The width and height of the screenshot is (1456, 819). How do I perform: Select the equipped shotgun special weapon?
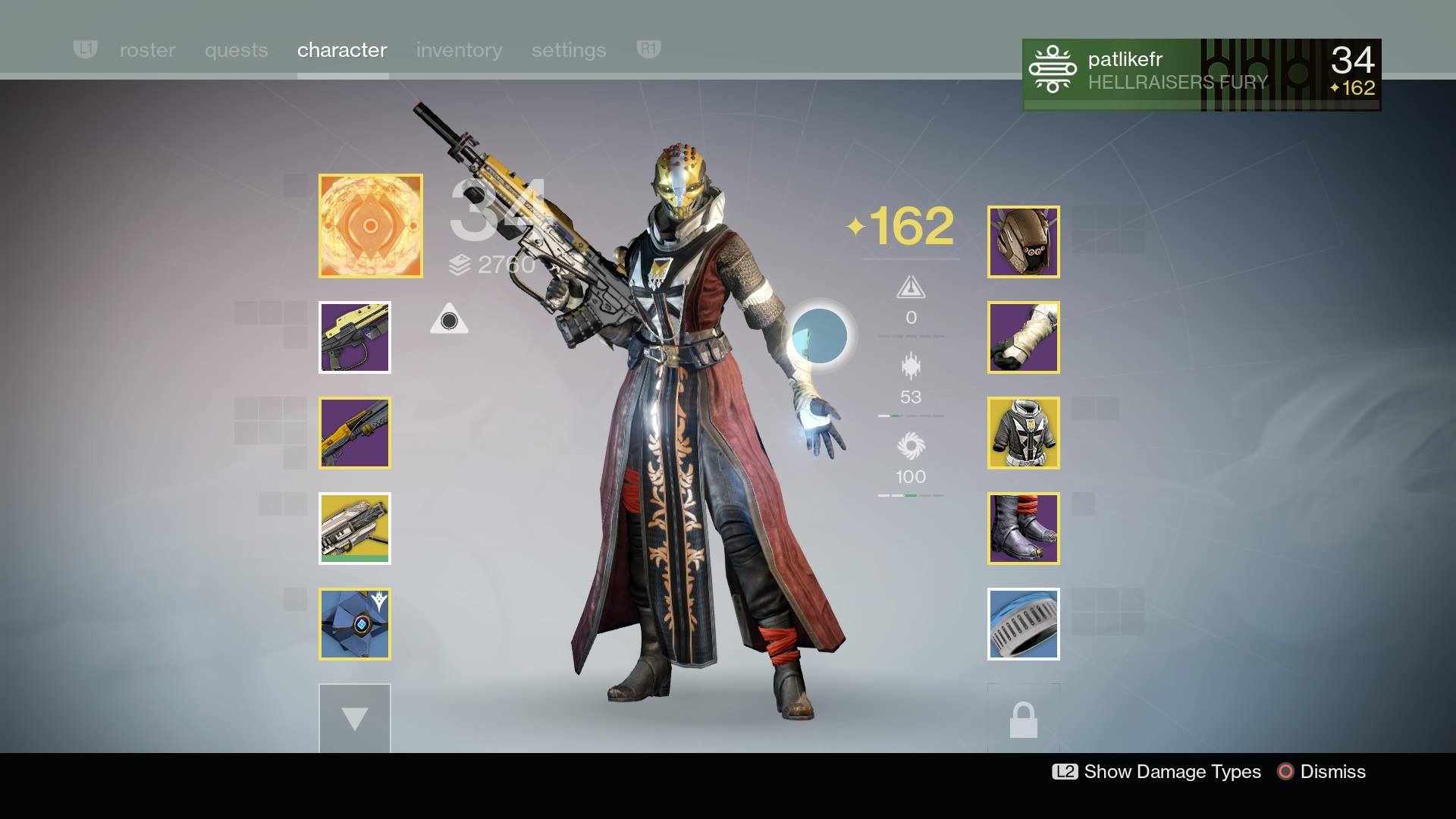point(354,433)
